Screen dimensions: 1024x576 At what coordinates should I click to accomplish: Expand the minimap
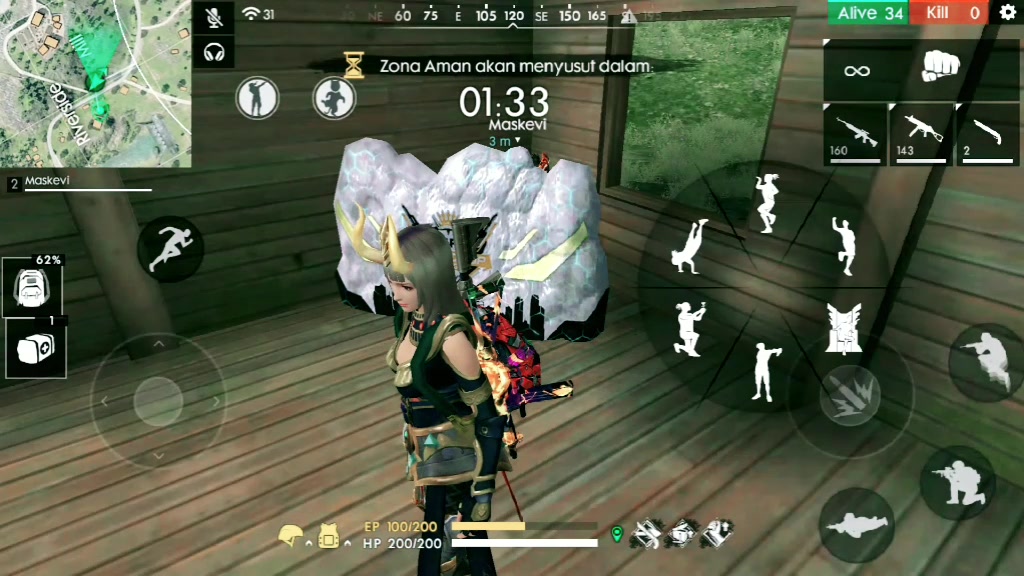(x=95, y=82)
